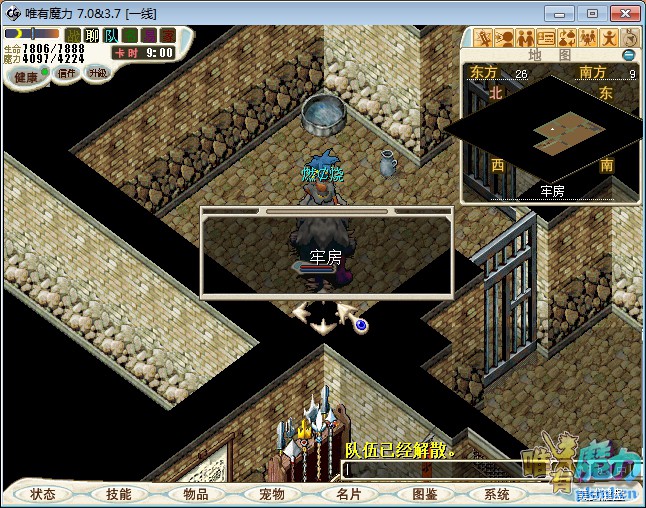Image resolution: width=646 pixels, height=508 pixels.
Task: Click the 牢房 minimap display
Action: click(552, 128)
